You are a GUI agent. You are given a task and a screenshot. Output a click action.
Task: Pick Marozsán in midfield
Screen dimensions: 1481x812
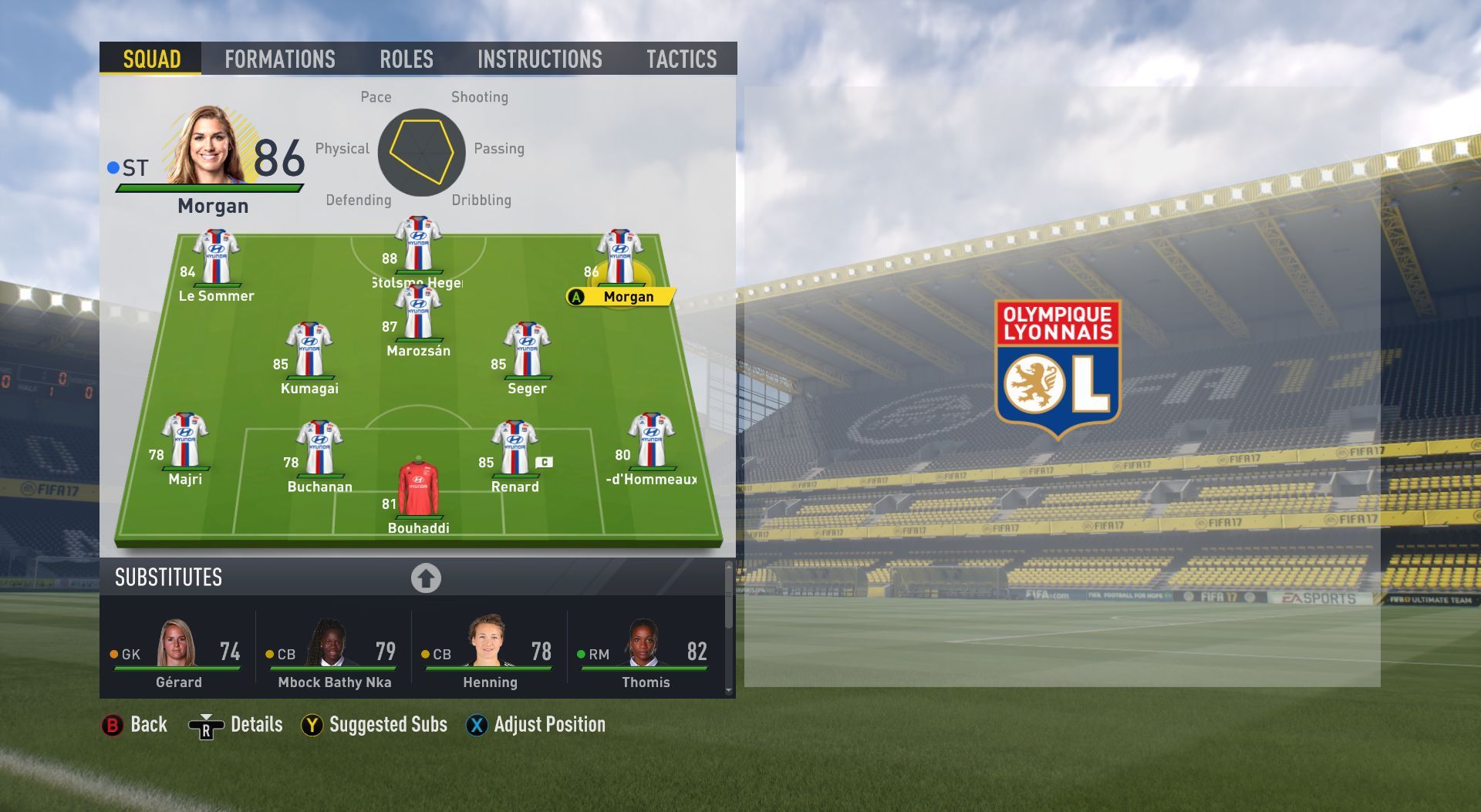(x=418, y=314)
